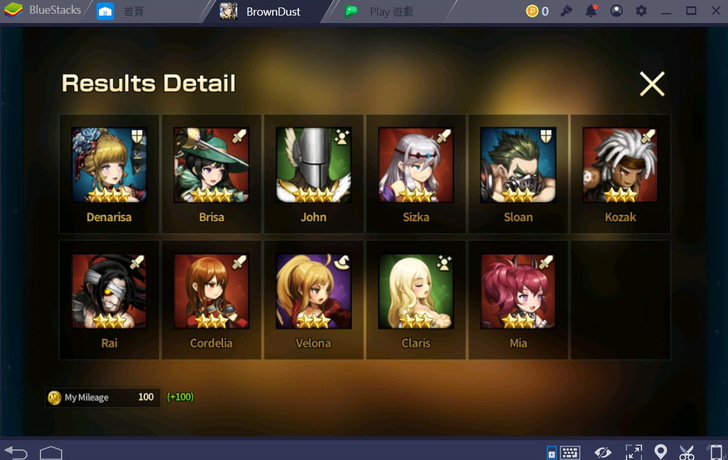Screen dimensions: 728x460
Task: Open Cordelia's hero portrait
Action: (x=211, y=291)
